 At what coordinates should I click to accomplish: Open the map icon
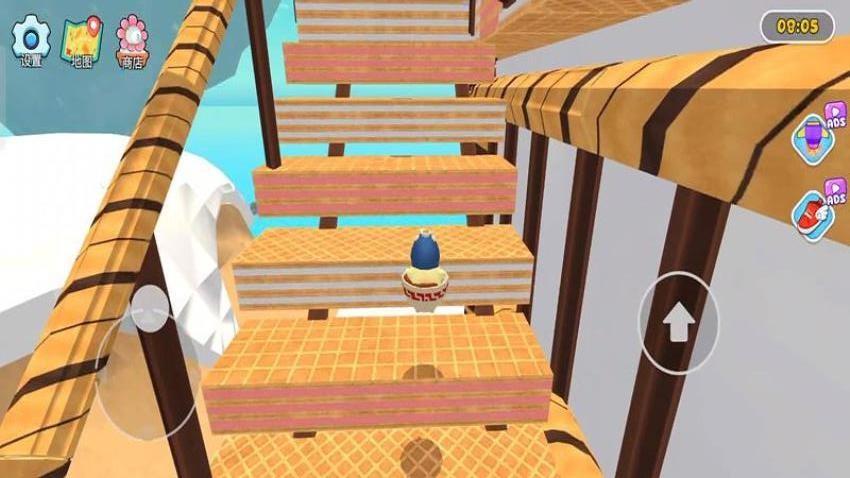(x=82, y=39)
